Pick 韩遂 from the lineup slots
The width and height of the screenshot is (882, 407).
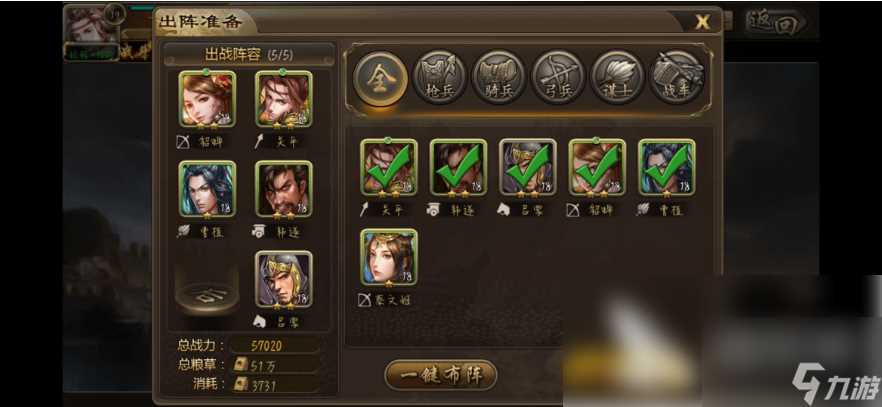pyautogui.click(x=283, y=190)
